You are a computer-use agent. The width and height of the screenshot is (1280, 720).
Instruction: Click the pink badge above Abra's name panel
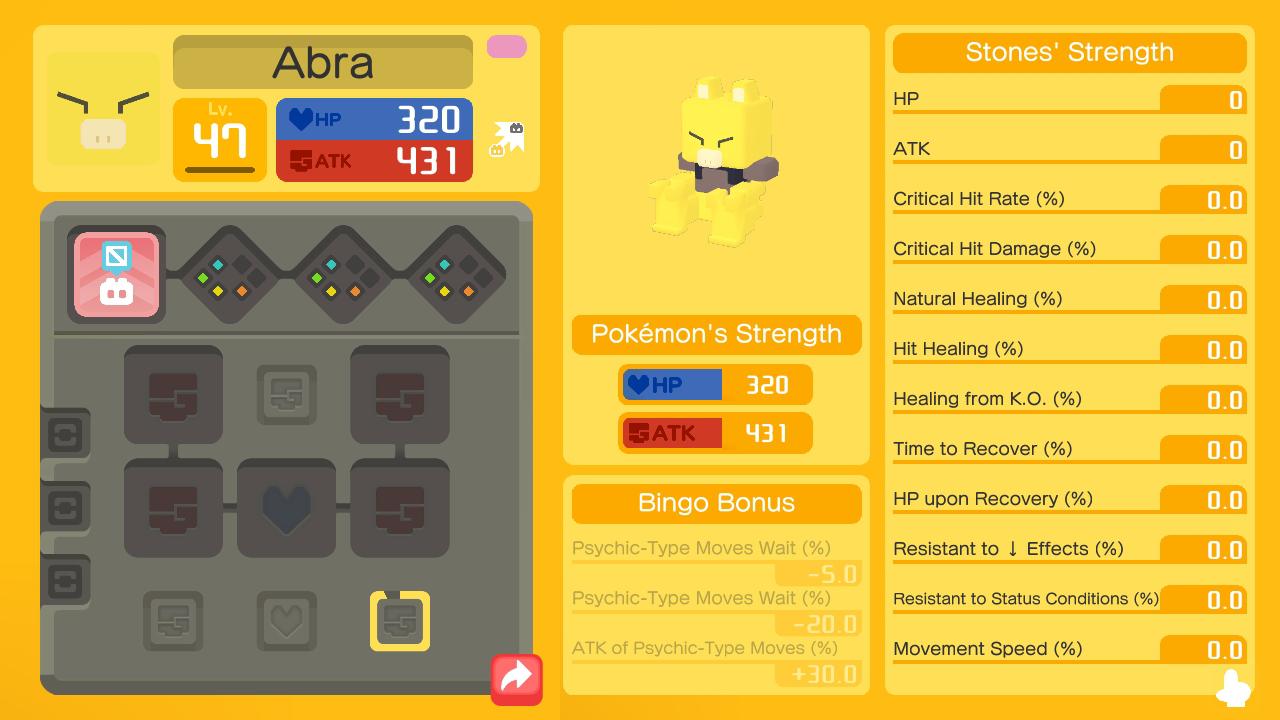506,47
